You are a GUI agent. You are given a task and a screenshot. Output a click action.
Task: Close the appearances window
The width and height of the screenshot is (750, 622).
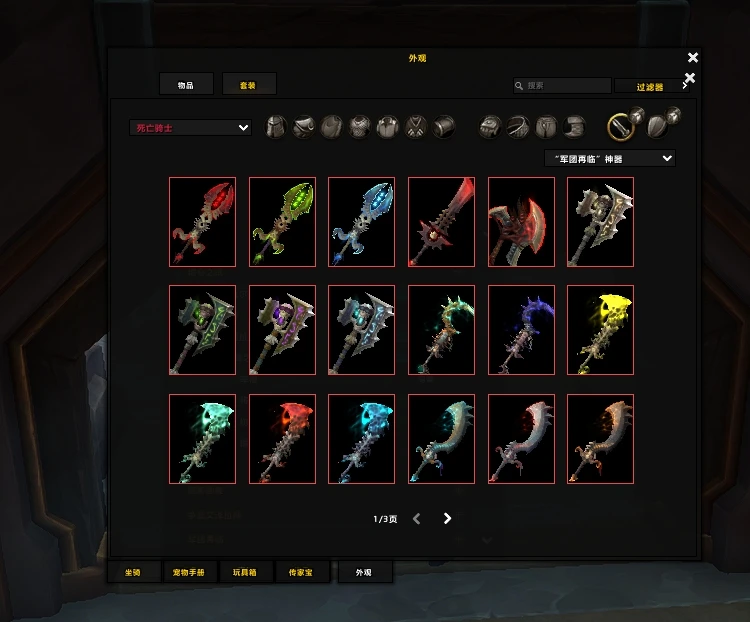pos(693,58)
